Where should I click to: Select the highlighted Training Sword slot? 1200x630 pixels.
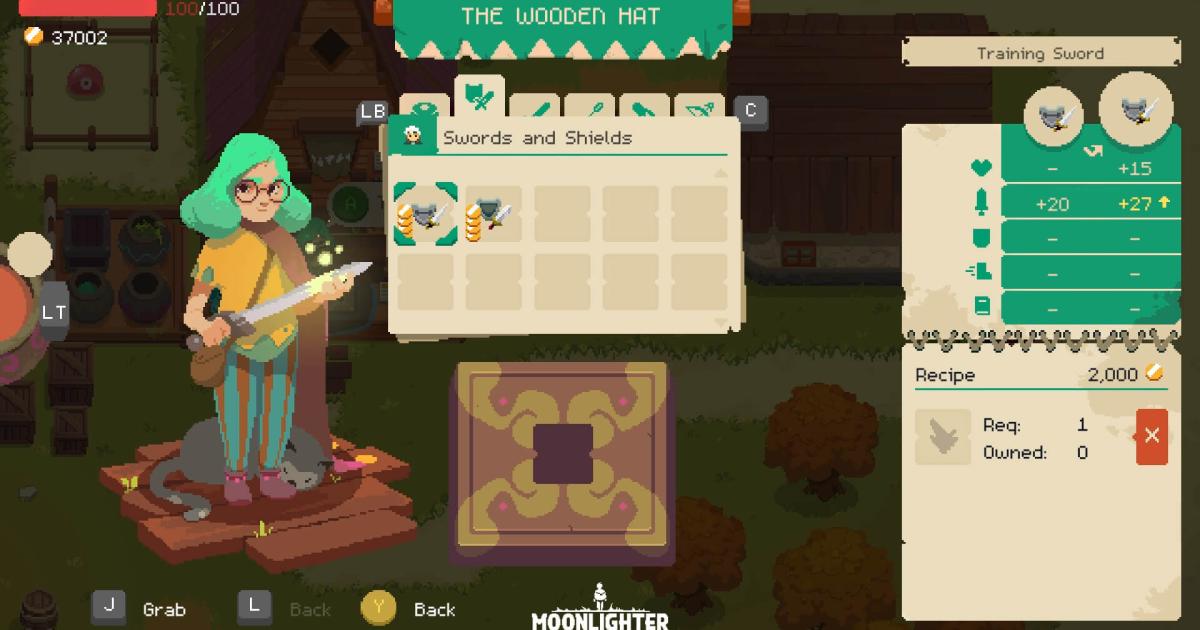point(425,213)
